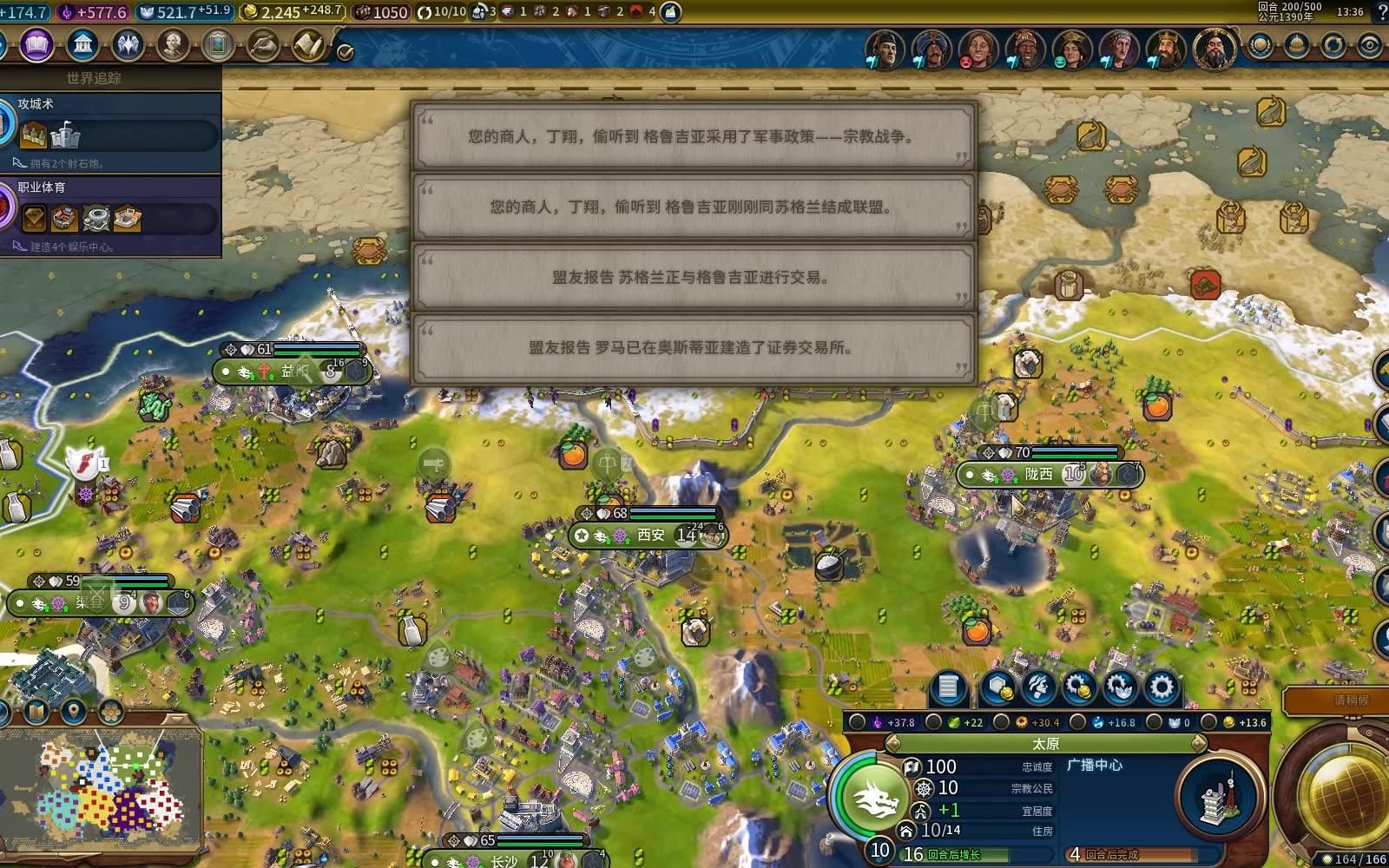
Task: Toggle the eye visibility icon in top-right bar
Action: pos(1370,44)
